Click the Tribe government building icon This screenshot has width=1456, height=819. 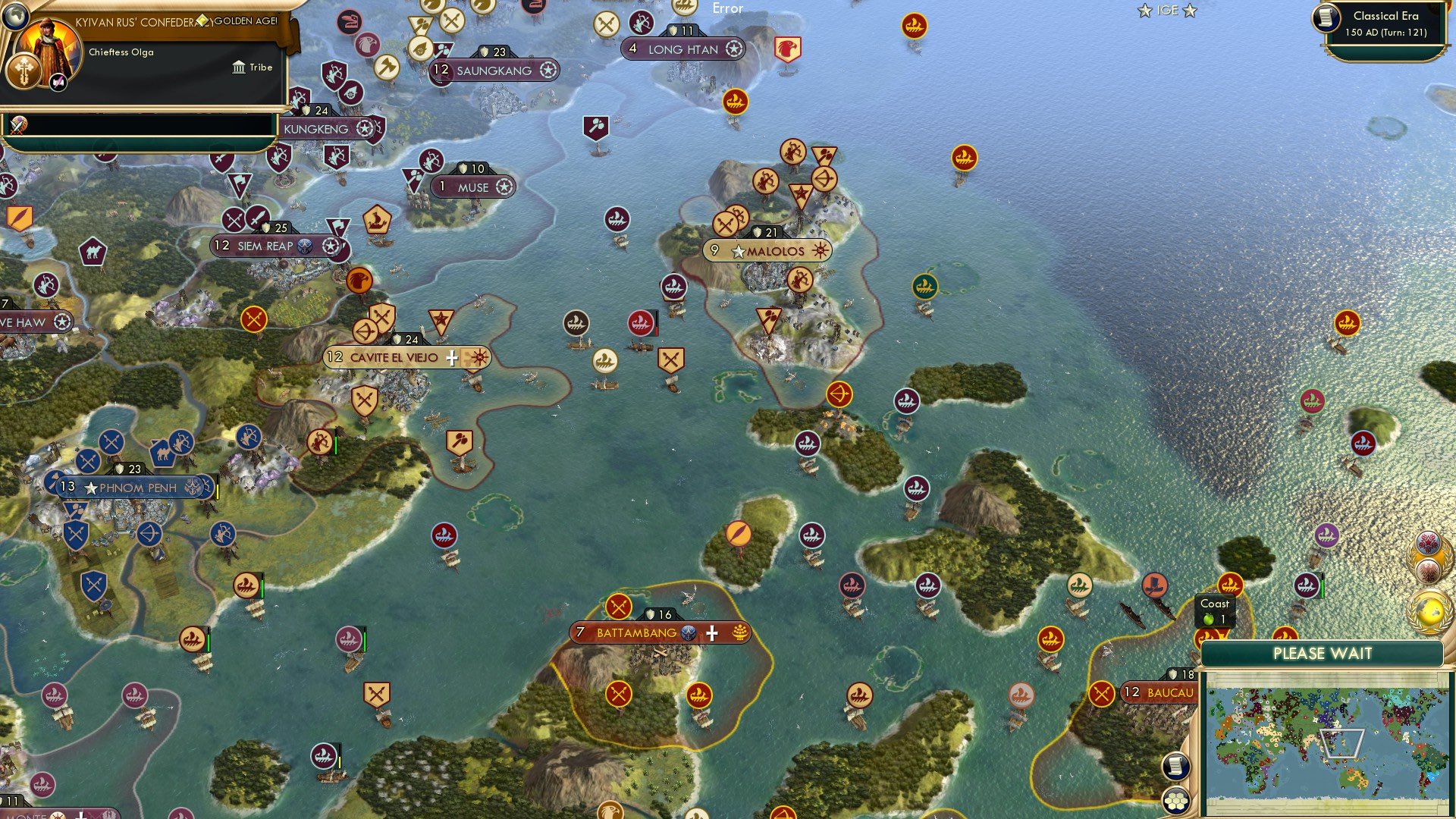click(x=239, y=67)
